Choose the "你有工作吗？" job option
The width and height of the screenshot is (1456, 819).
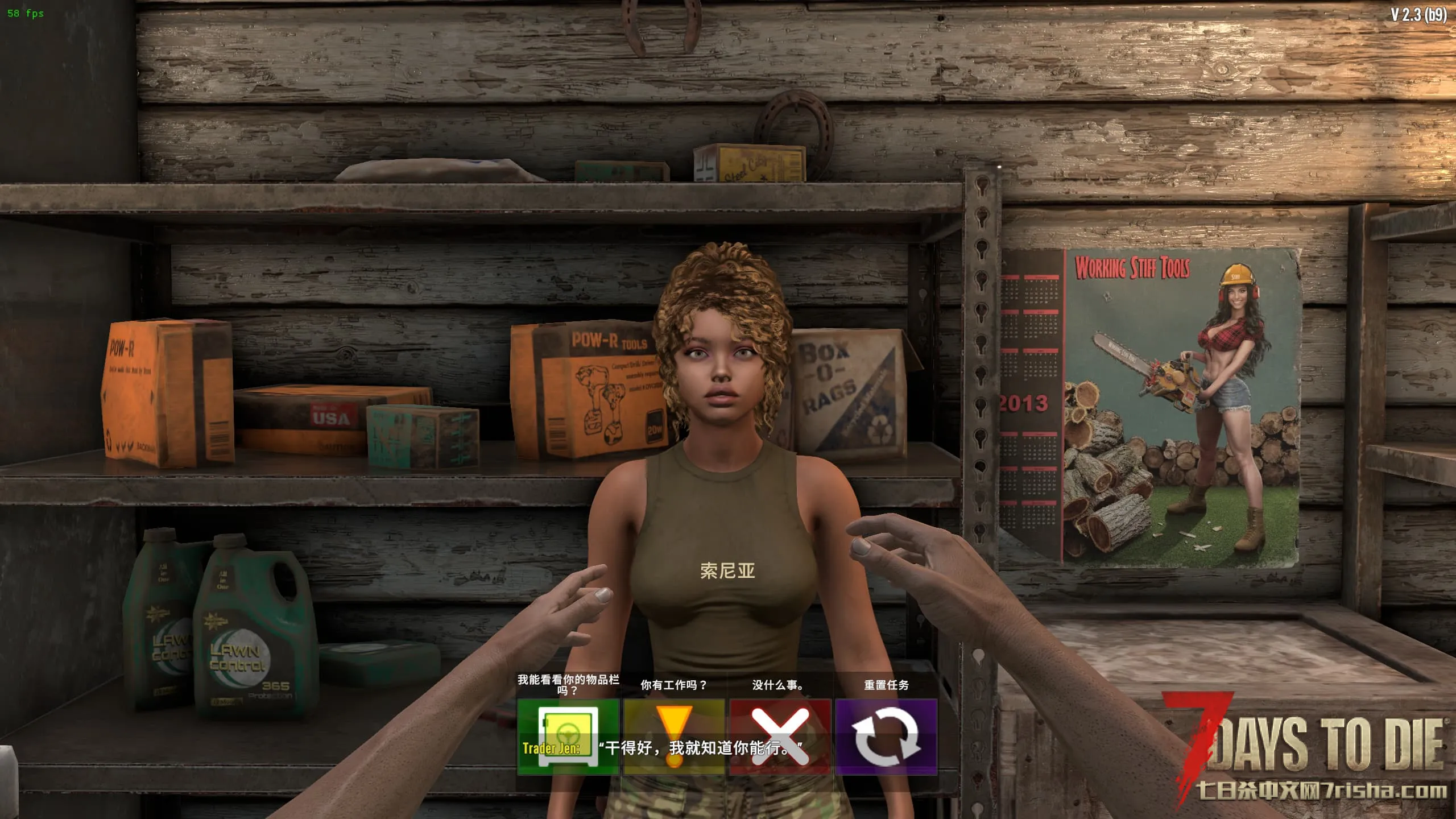pos(674,736)
